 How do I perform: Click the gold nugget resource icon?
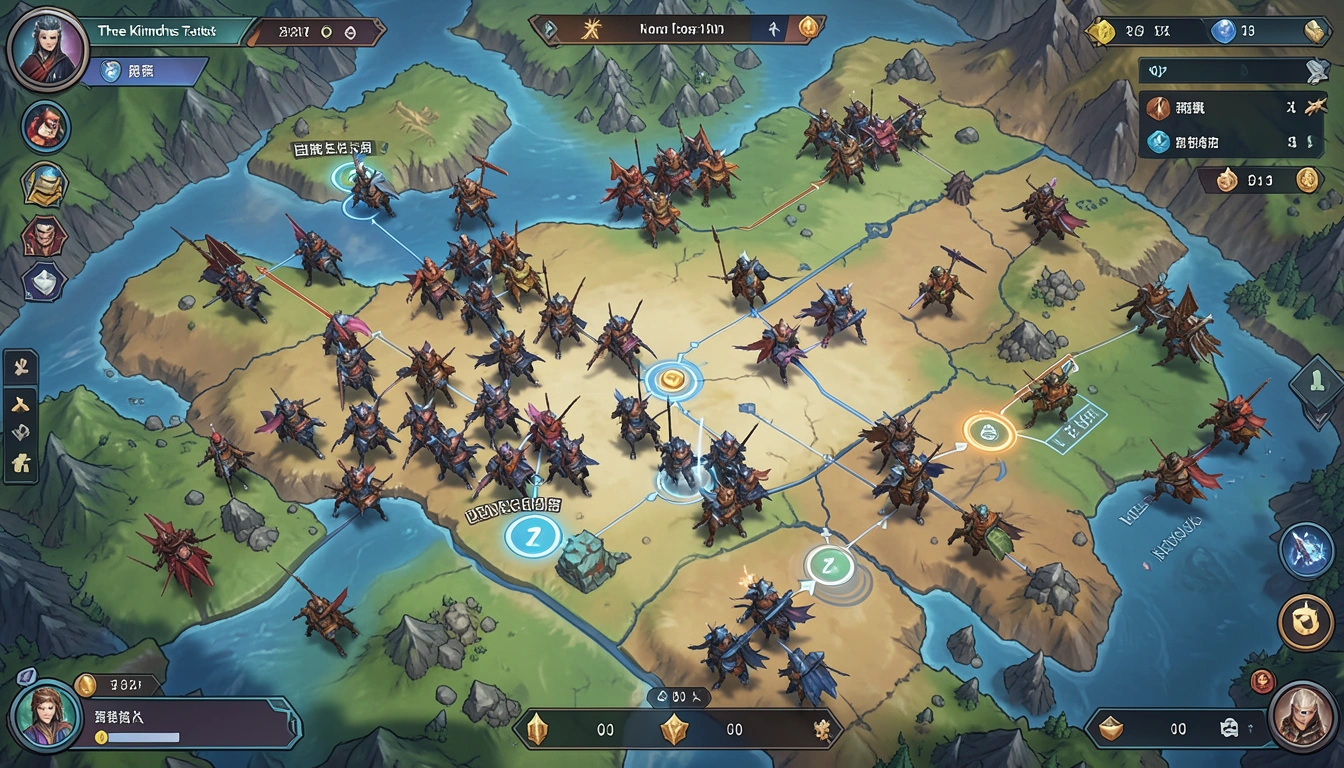coord(1102,32)
